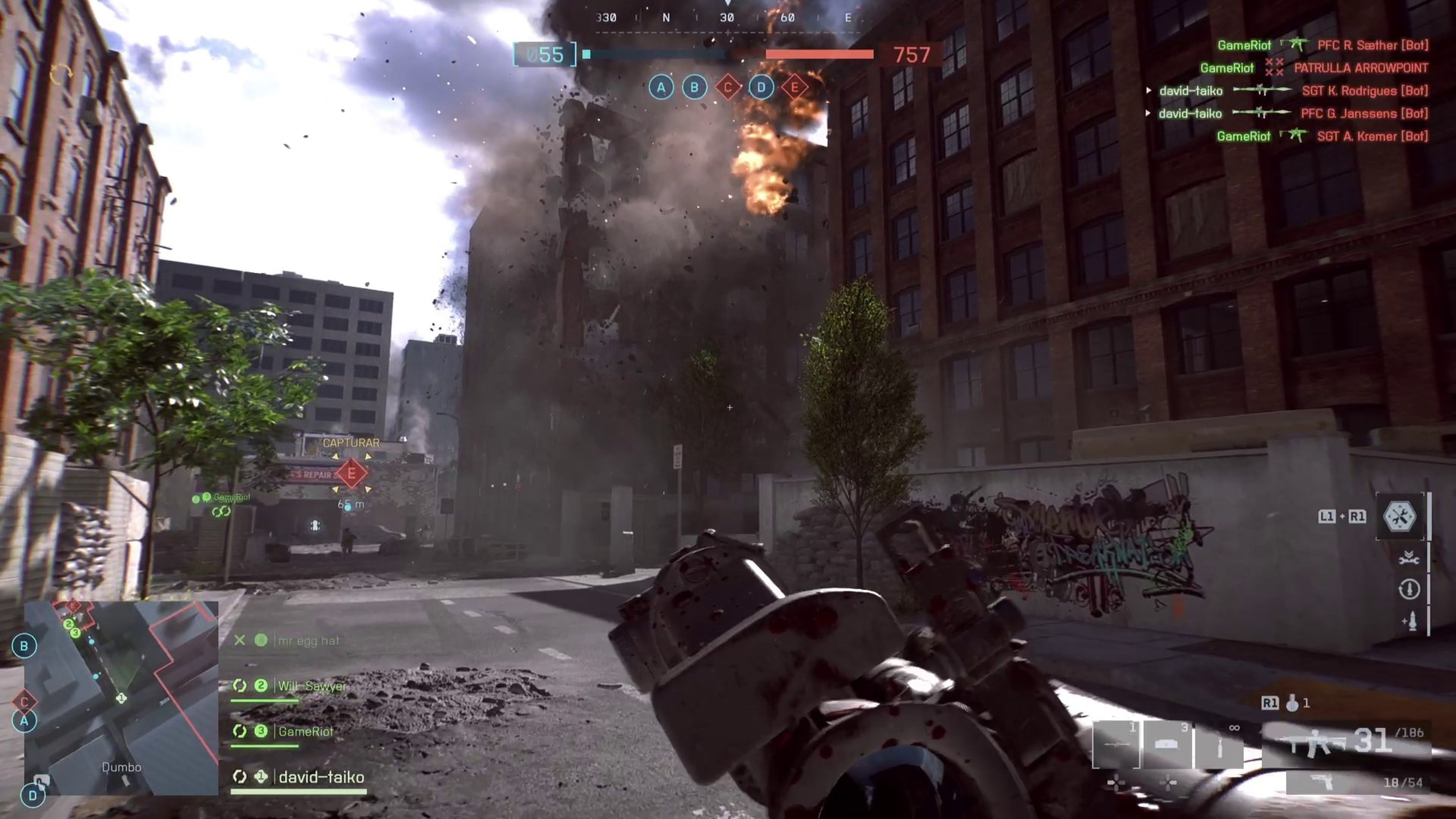
Task: Click the circular rocket reload icon
Action: click(x=1409, y=589)
